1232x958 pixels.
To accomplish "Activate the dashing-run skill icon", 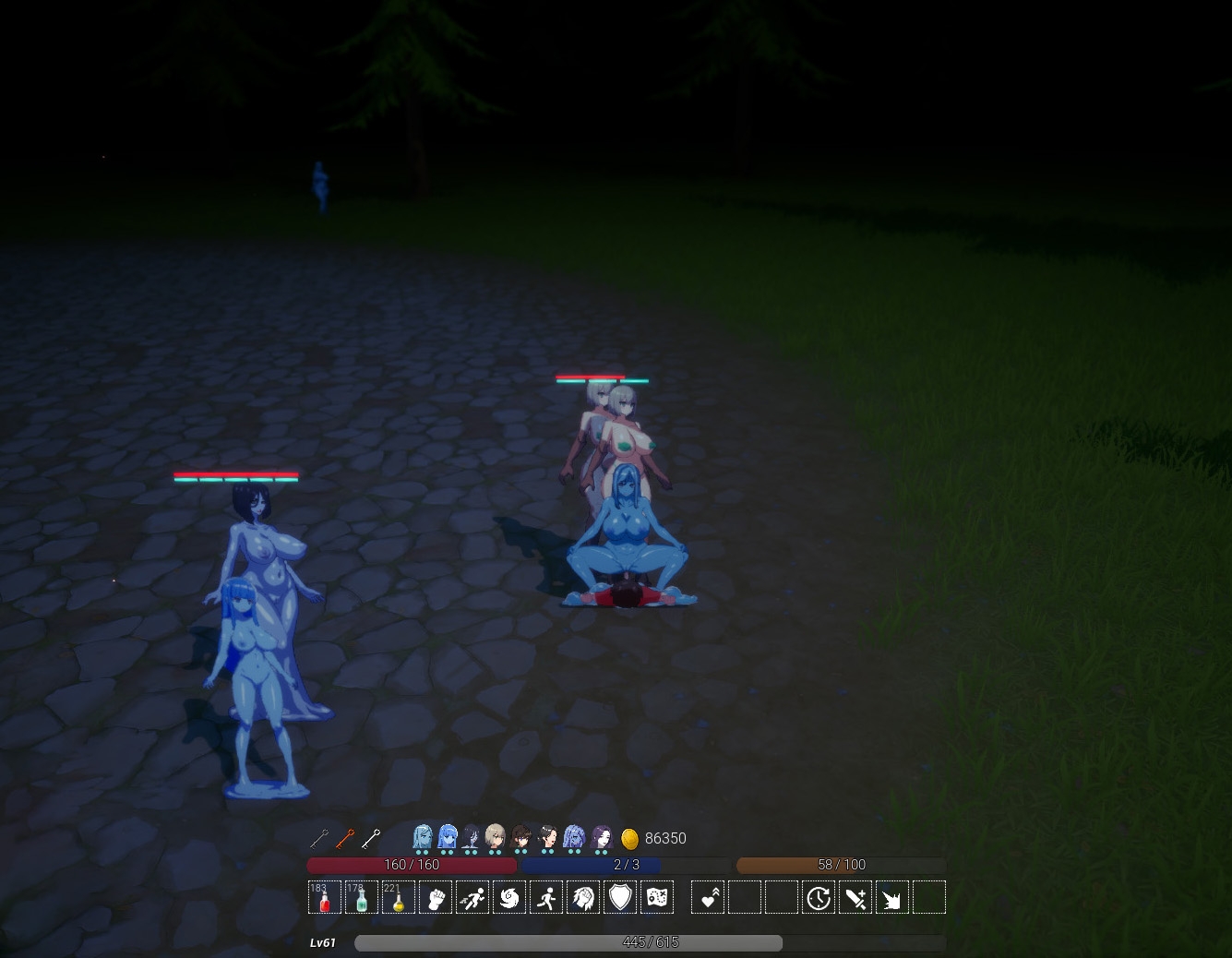I will [472, 896].
